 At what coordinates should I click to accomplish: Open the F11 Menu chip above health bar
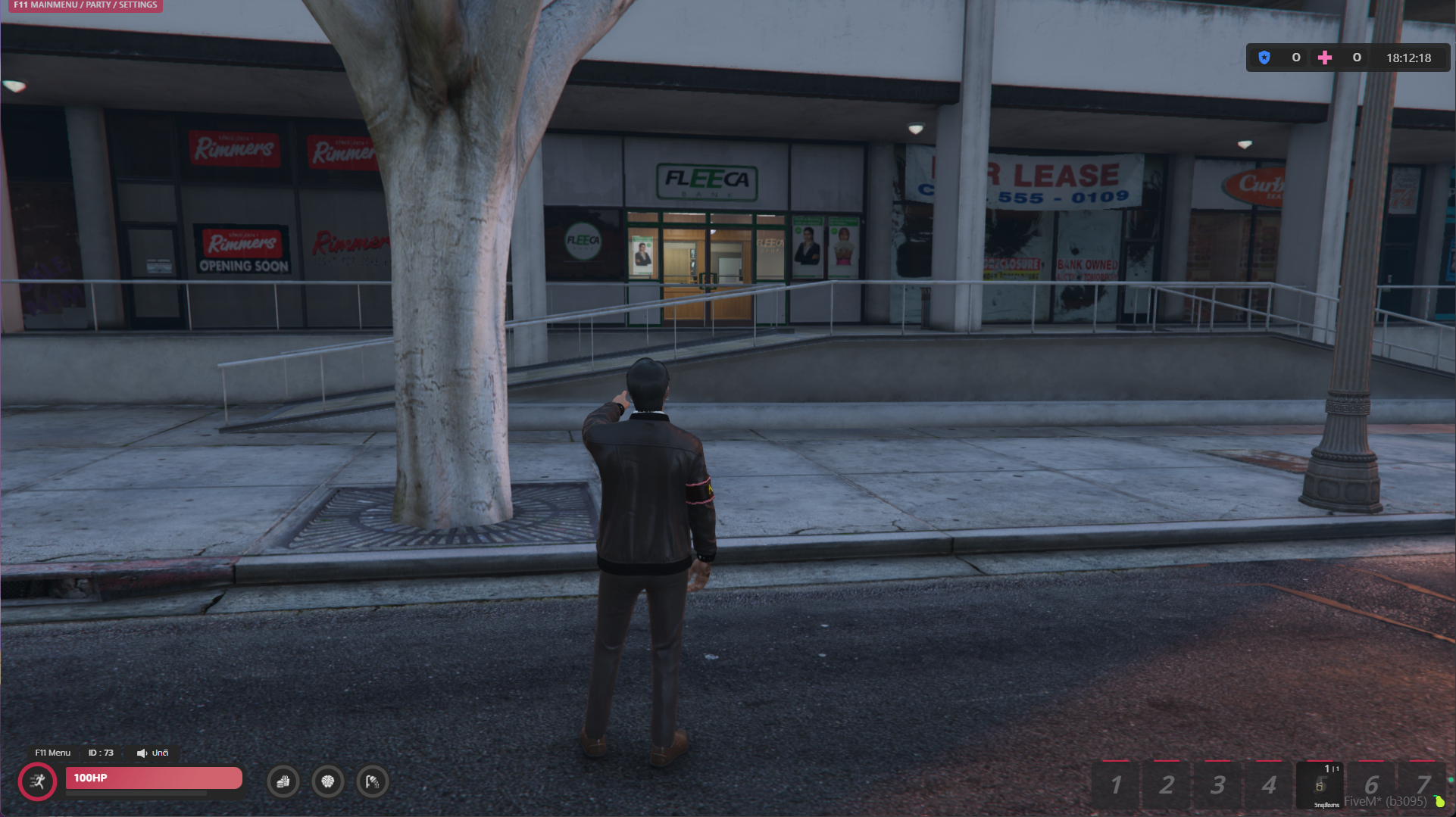[x=52, y=753]
